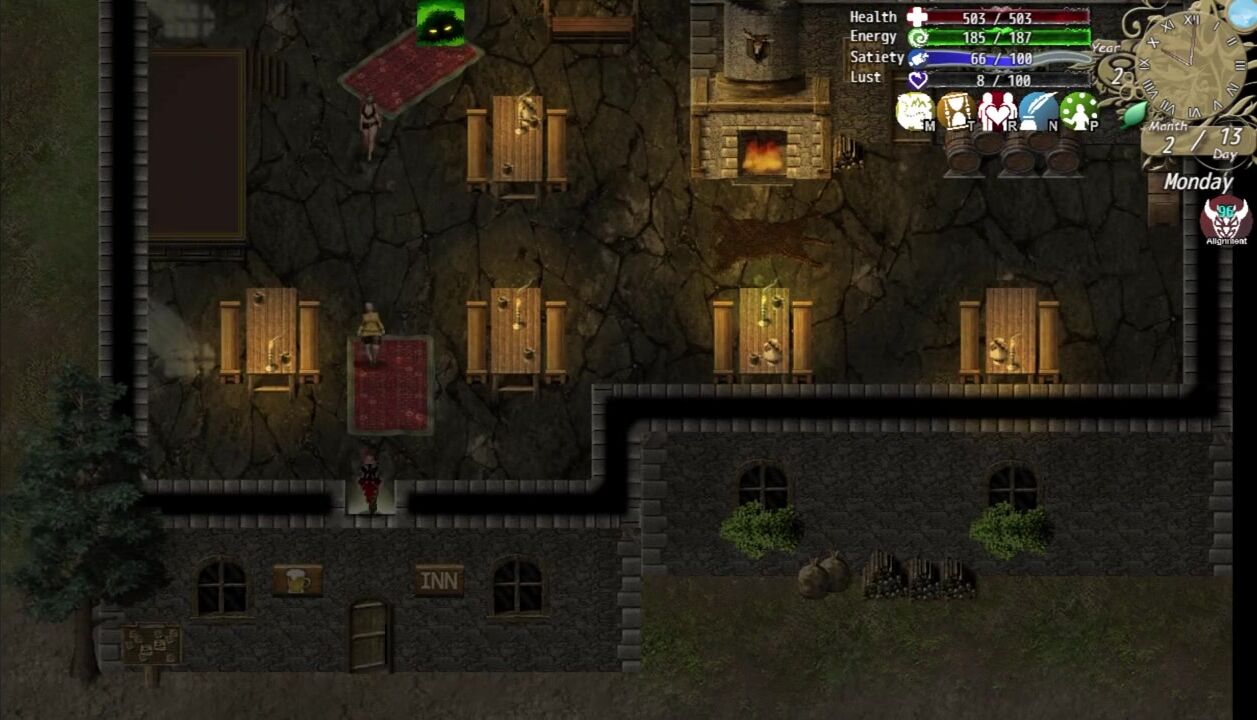Open the map icon labeled M
Image resolution: width=1257 pixels, height=720 pixels.
click(x=914, y=111)
